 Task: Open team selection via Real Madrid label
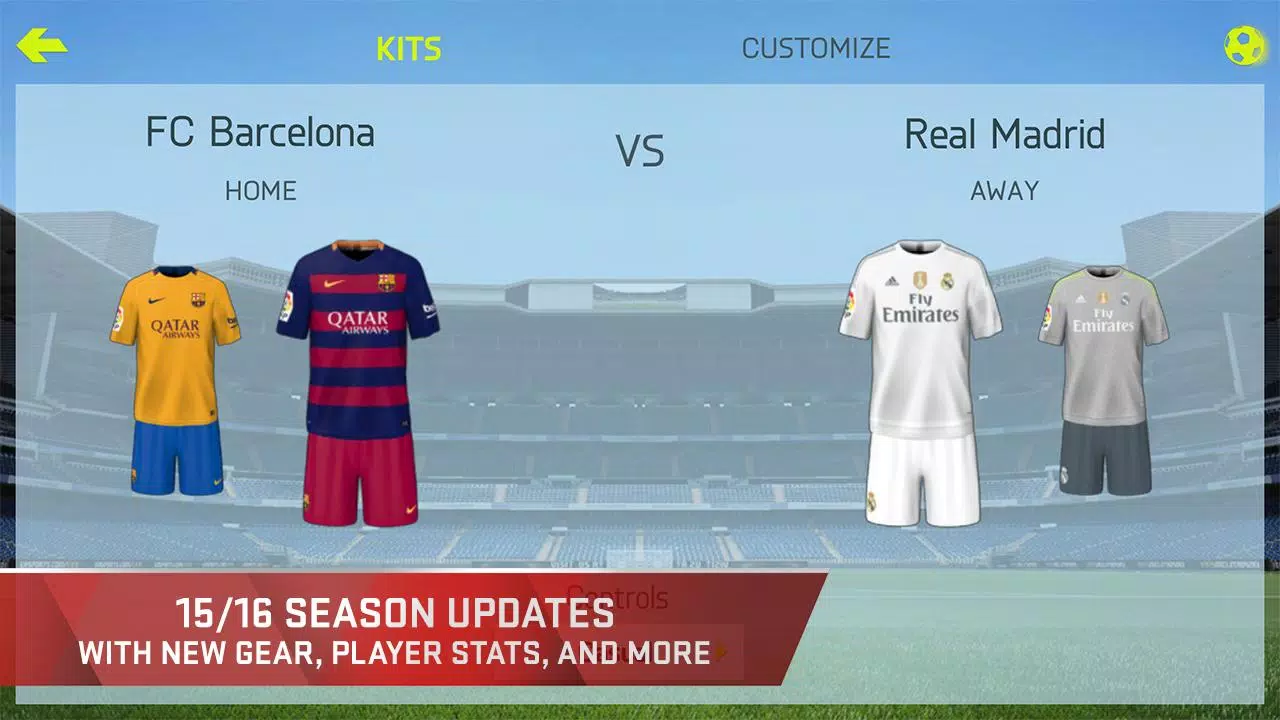(1004, 135)
